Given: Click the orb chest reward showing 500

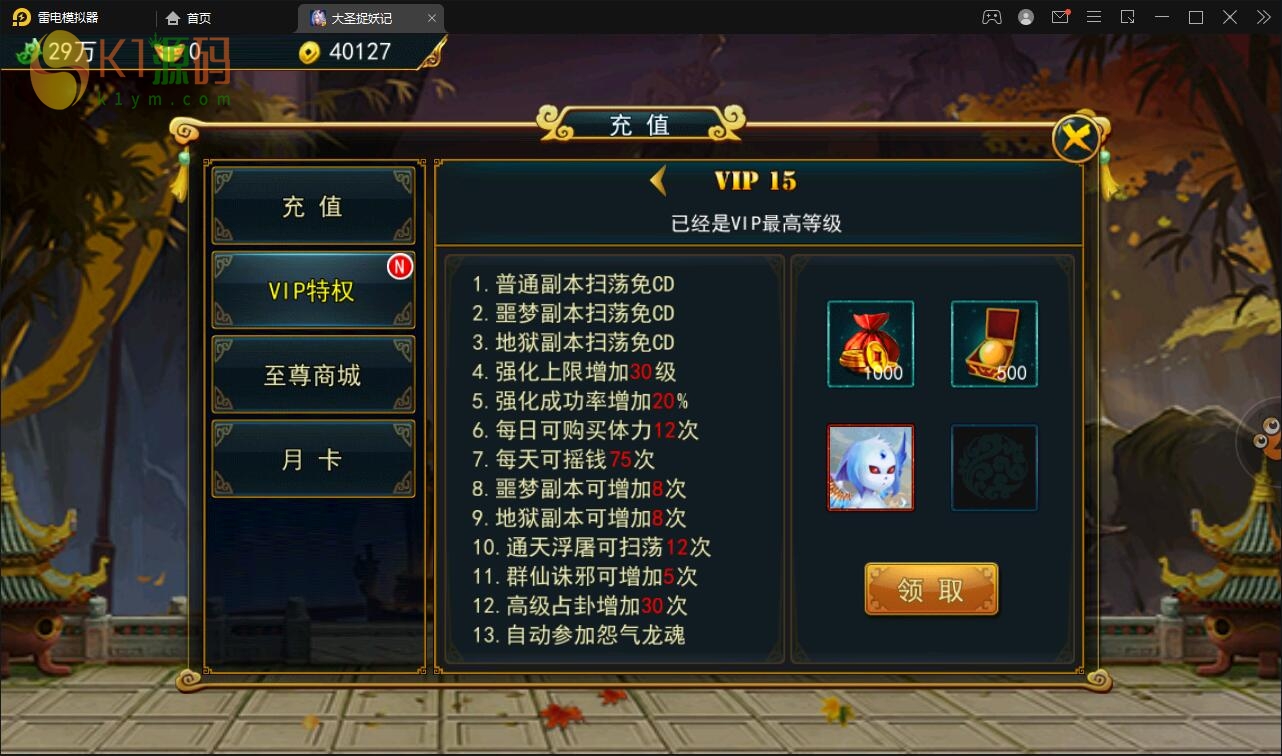Looking at the screenshot, I should click(x=993, y=344).
